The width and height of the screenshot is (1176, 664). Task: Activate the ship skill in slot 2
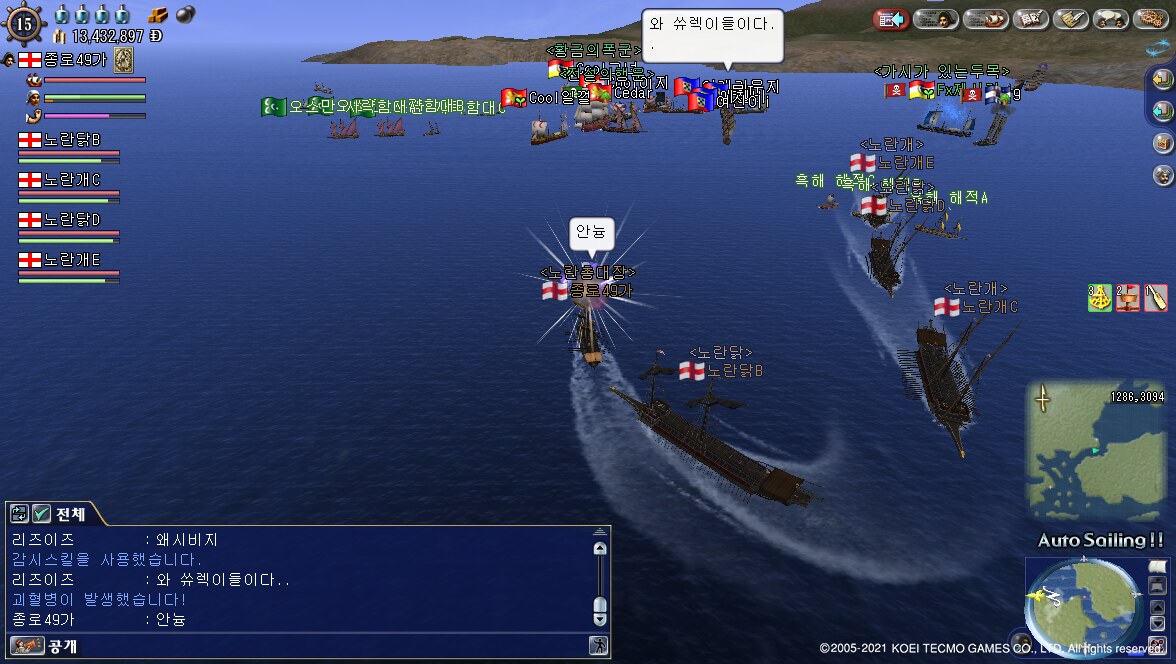pos(1127,297)
